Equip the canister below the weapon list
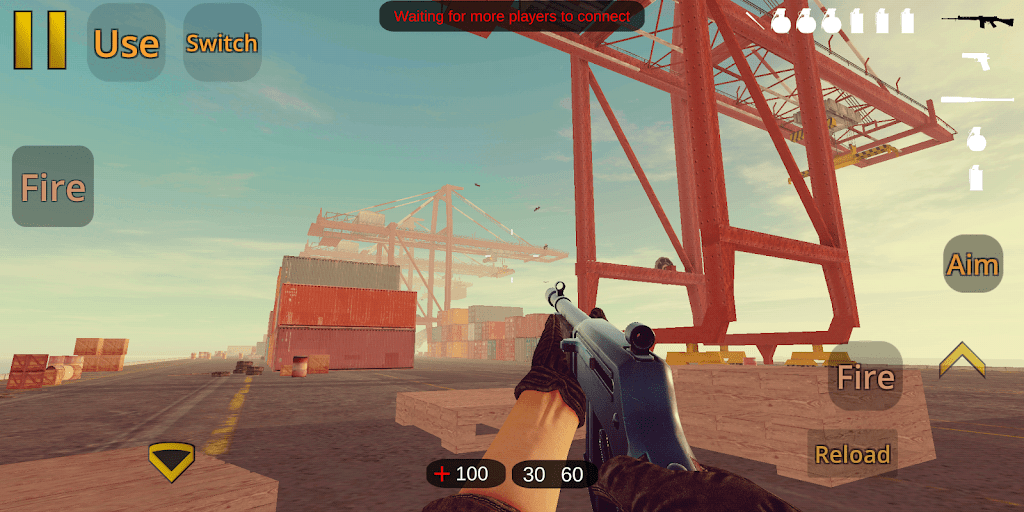The height and width of the screenshot is (512, 1024). [x=976, y=178]
